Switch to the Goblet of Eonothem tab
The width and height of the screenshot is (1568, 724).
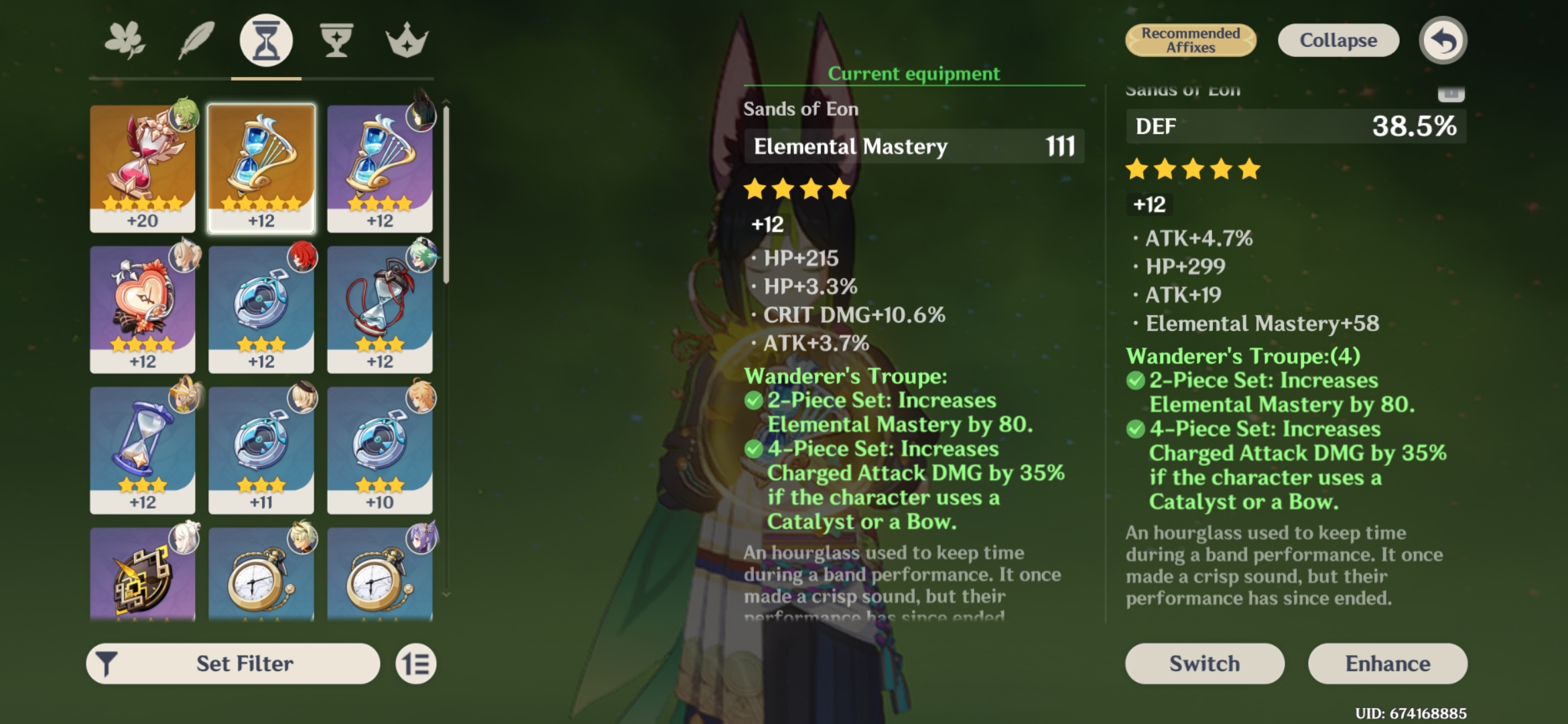pos(336,40)
